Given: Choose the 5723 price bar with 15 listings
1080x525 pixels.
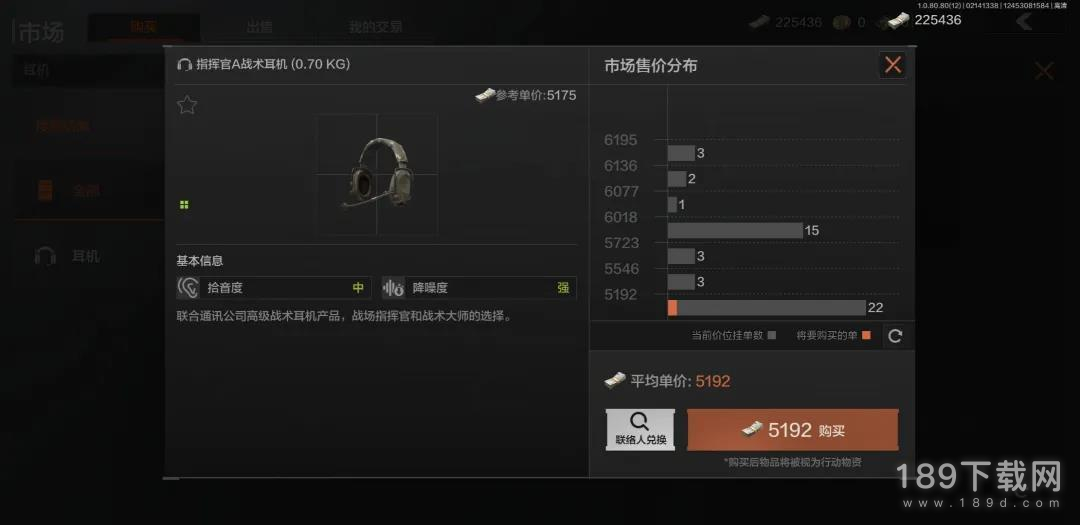Looking at the screenshot, I should tap(735, 230).
